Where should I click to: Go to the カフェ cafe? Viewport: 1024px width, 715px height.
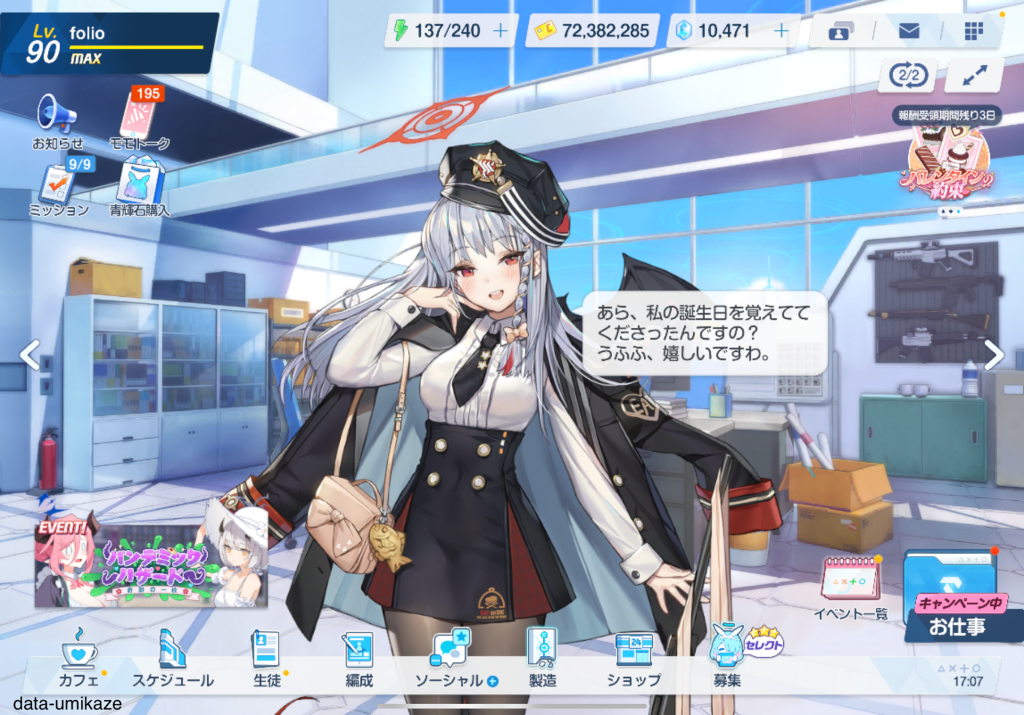pos(79,662)
